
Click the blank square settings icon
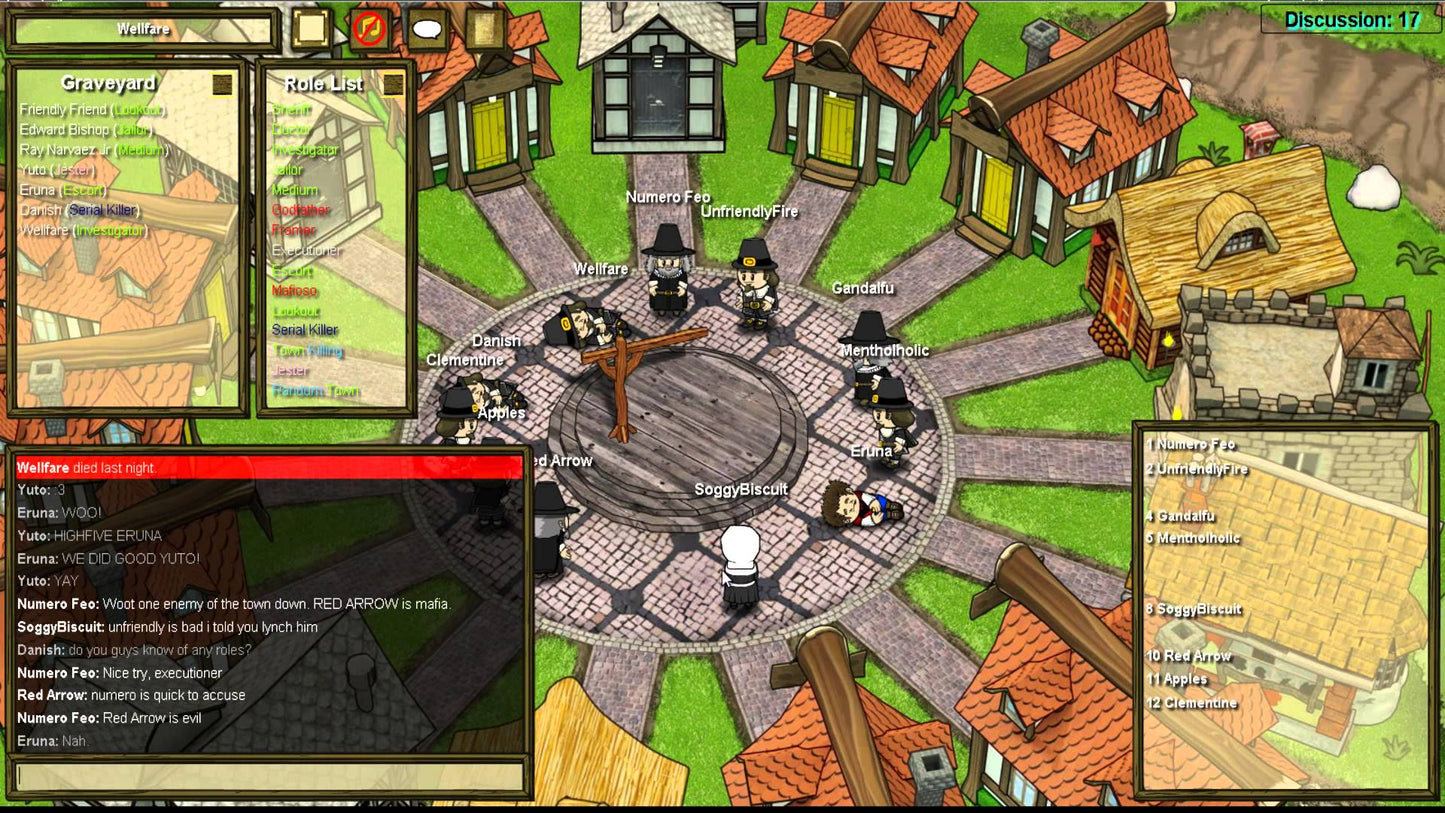point(310,28)
